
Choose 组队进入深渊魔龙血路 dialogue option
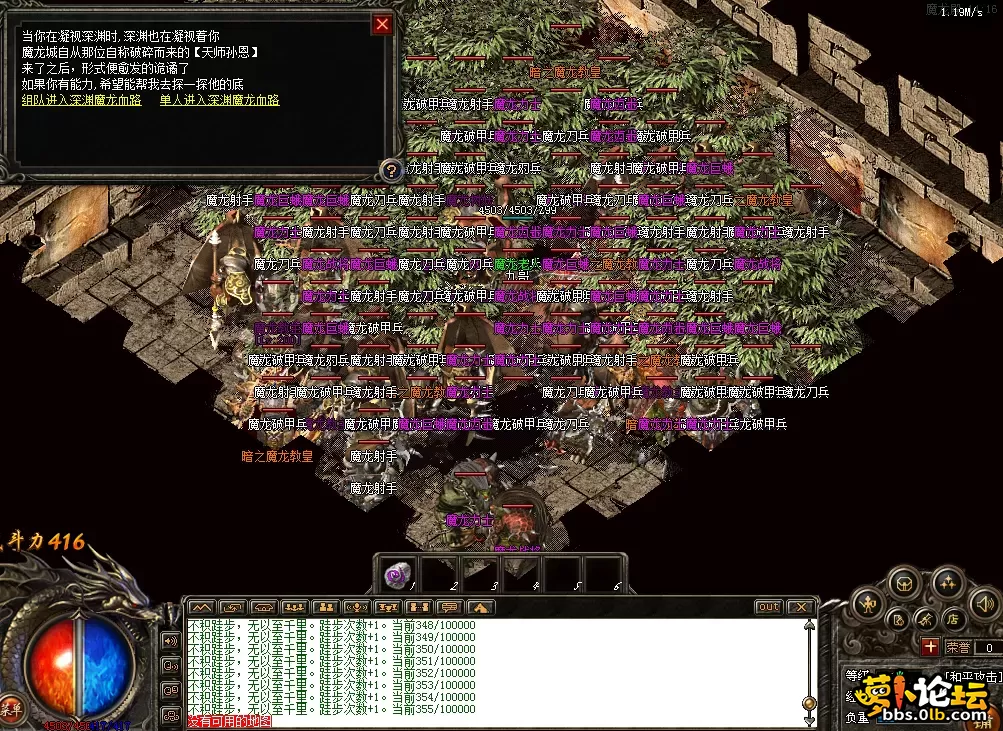[81, 100]
